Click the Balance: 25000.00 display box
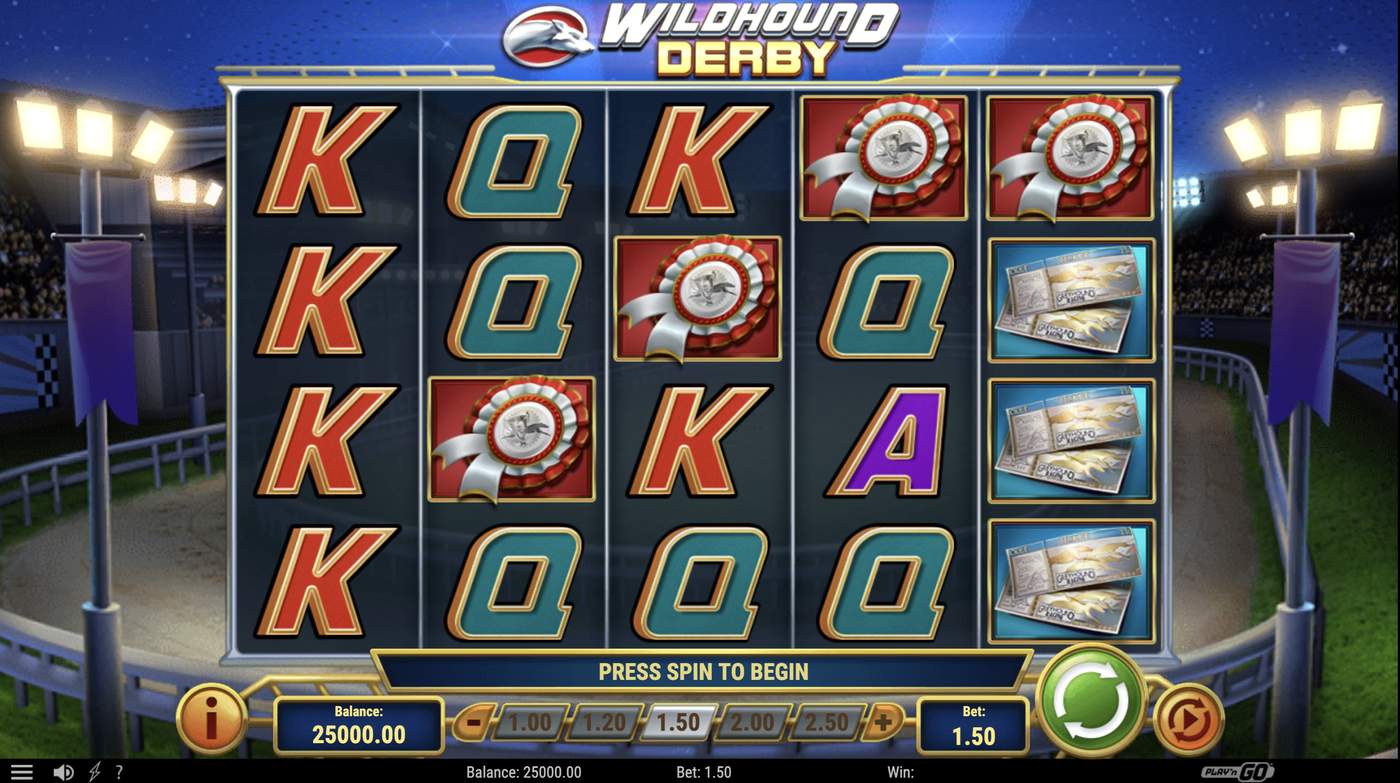The image size is (1400, 783). click(358, 722)
